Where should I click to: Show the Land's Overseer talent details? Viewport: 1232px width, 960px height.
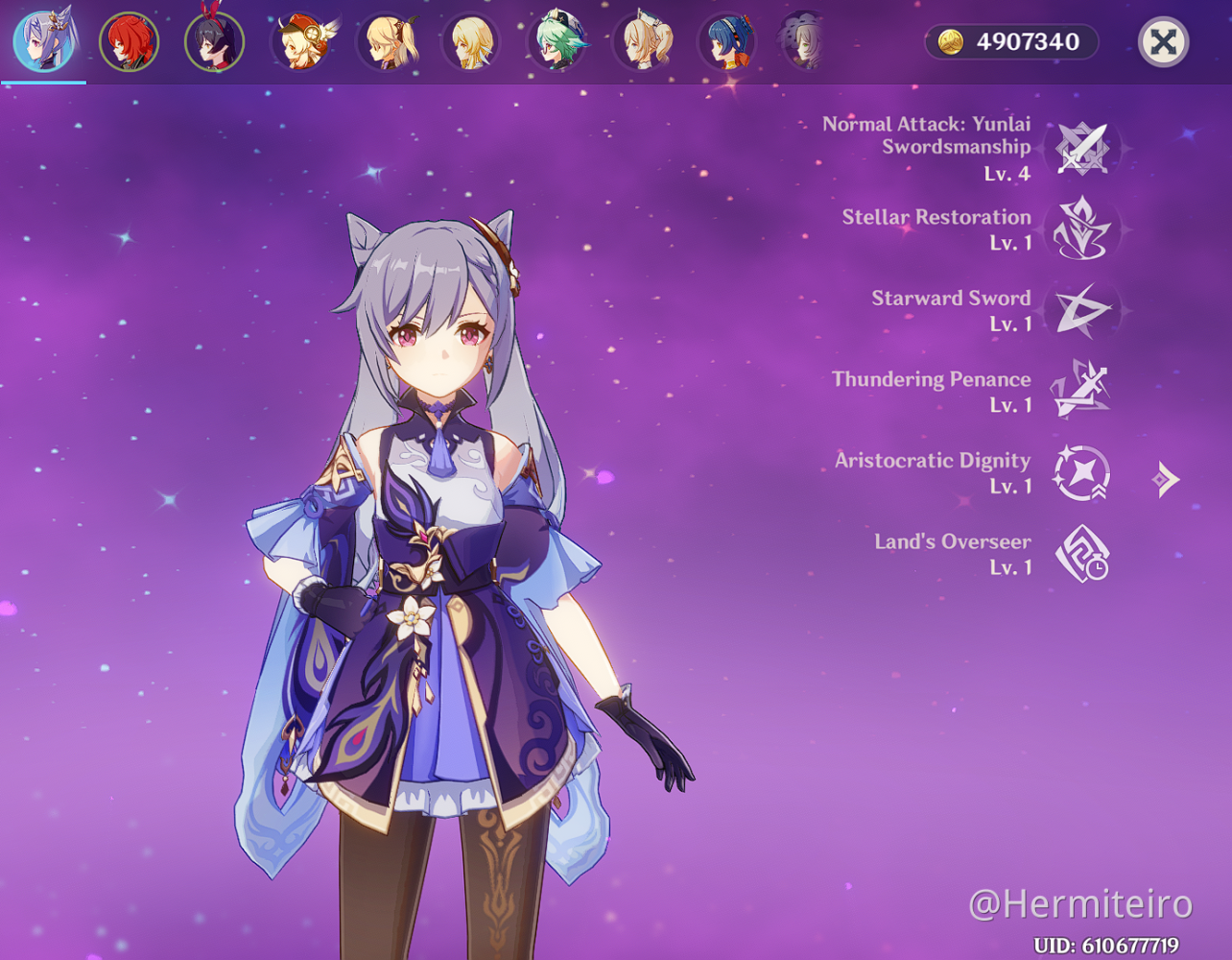(x=1082, y=554)
